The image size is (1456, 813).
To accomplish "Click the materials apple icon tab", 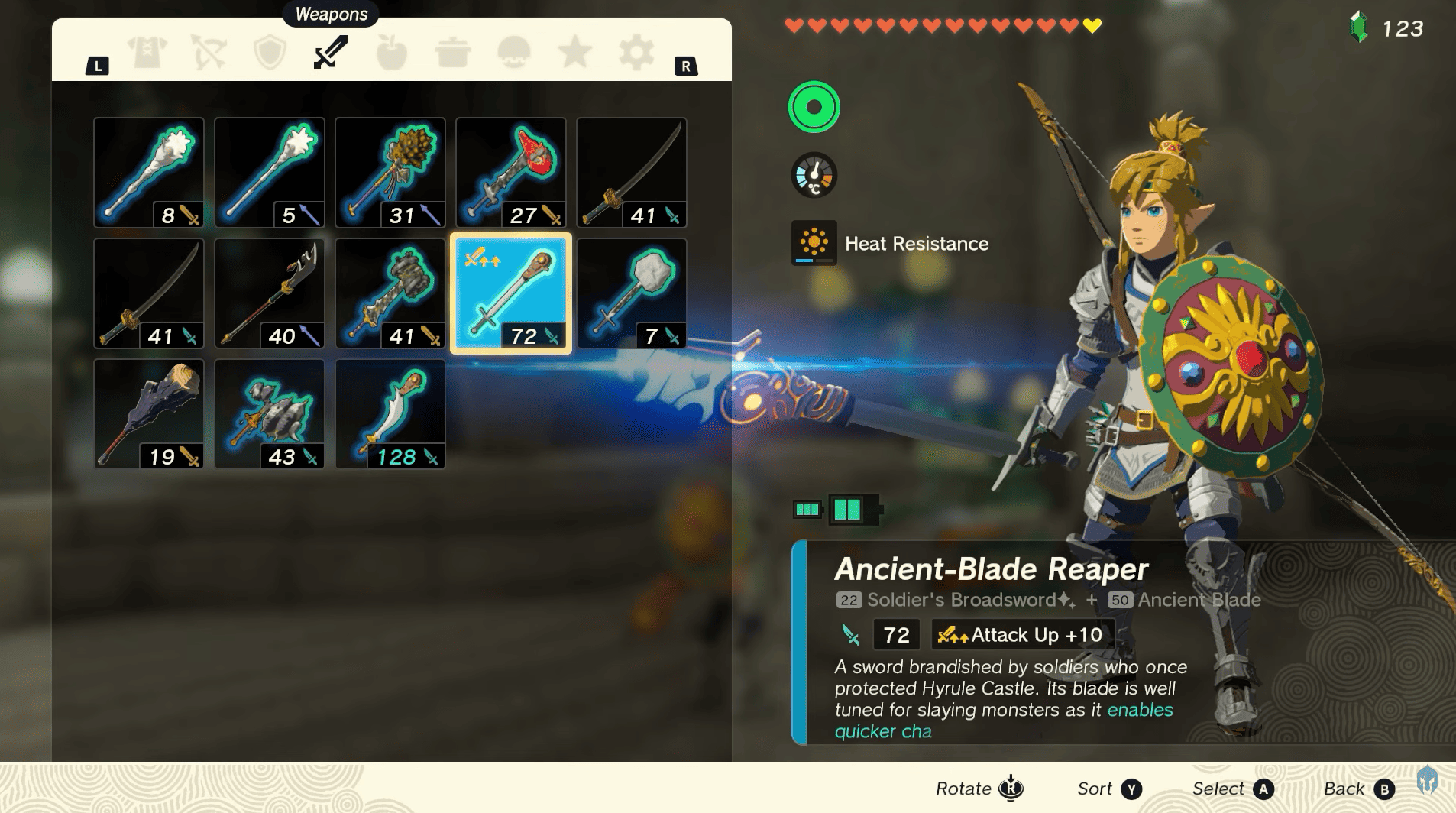I will 393,52.
